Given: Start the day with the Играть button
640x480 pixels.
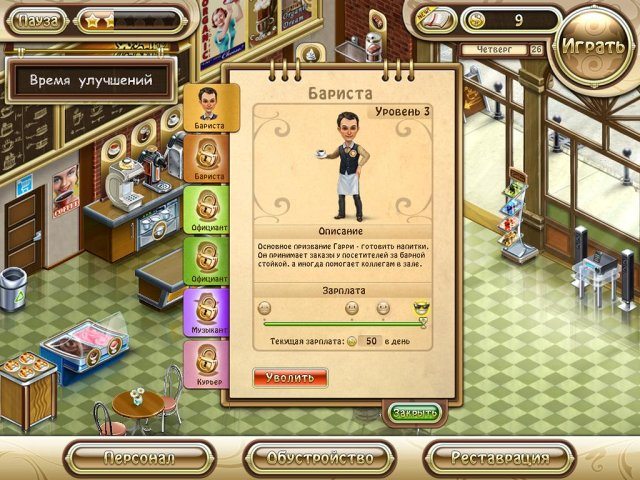Looking at the screenshot, I should (x=596, y=46).
